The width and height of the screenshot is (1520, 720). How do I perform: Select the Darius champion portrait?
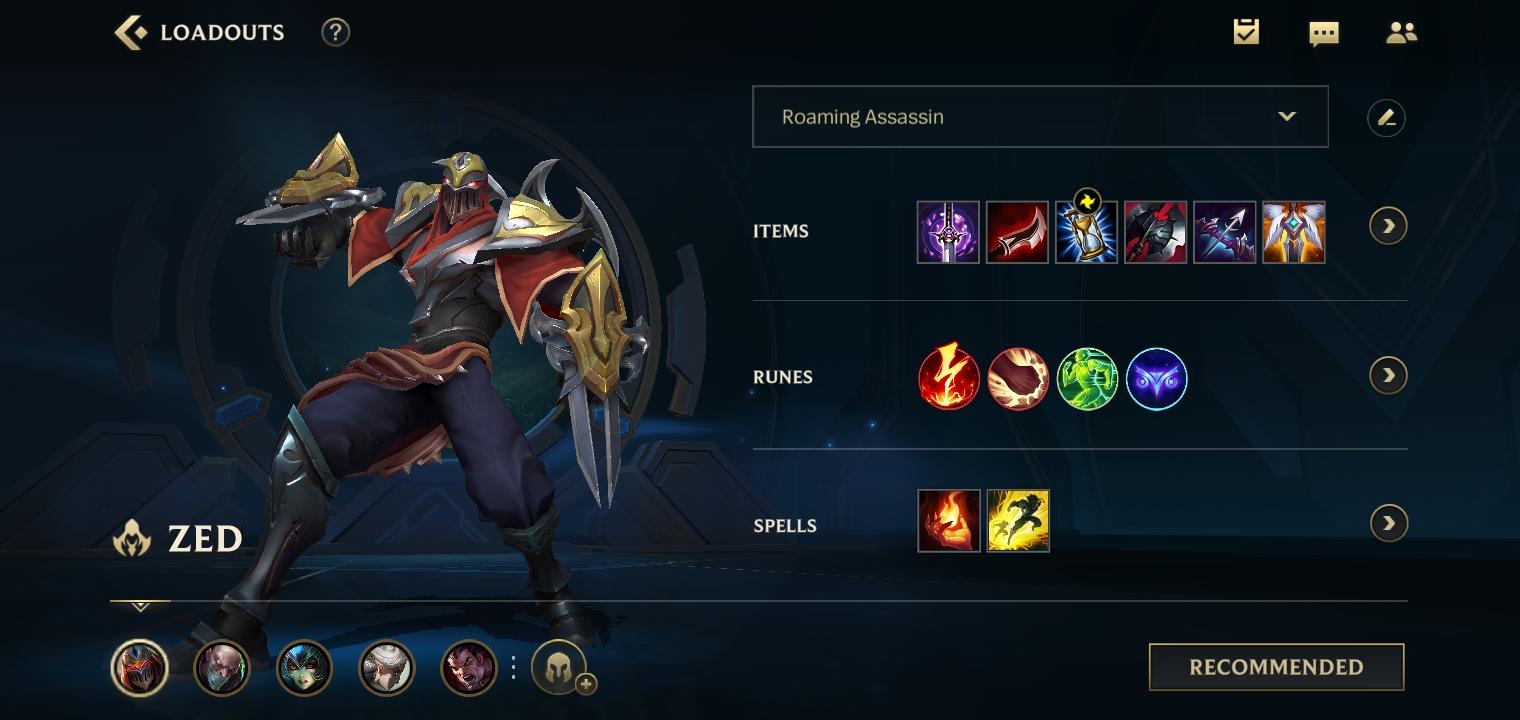point(469,667)
